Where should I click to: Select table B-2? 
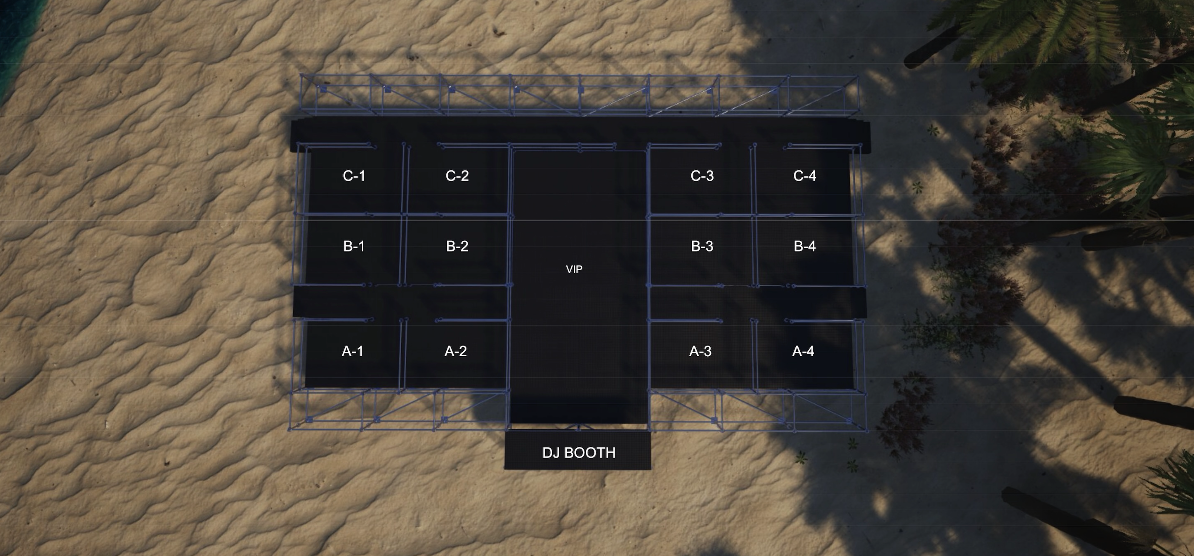[457, 247]
